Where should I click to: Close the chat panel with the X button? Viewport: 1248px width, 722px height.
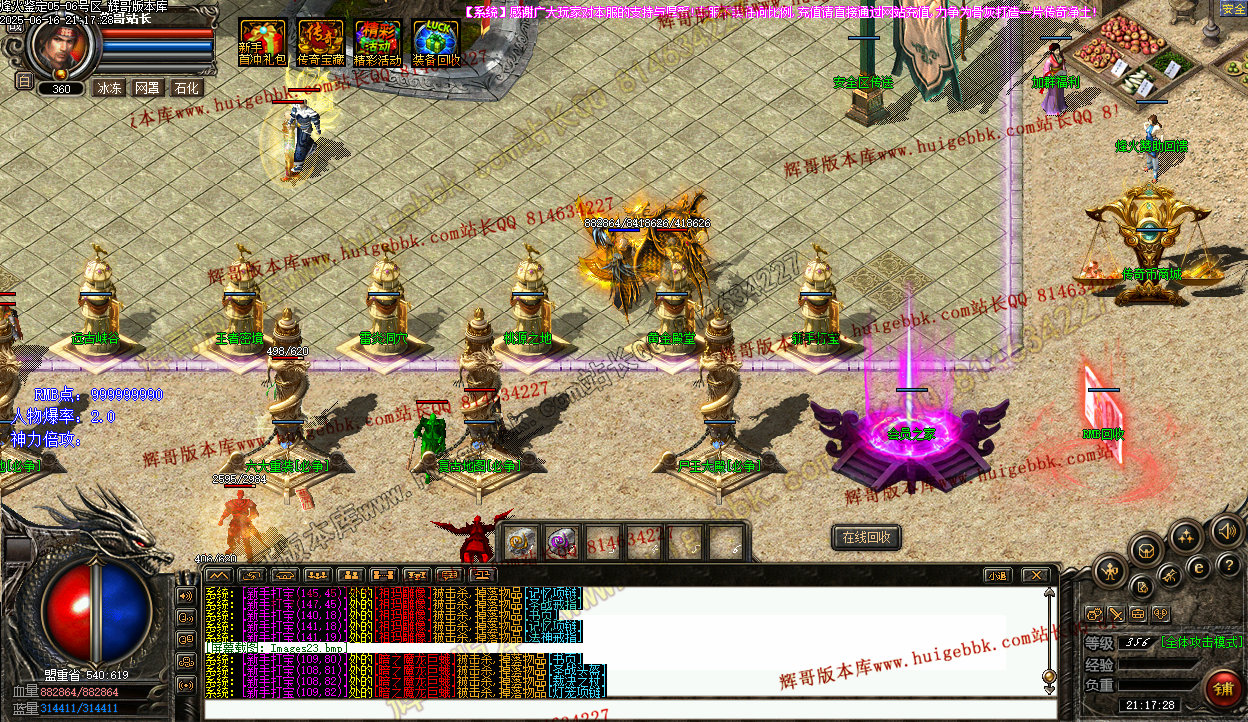[1035, 575]
